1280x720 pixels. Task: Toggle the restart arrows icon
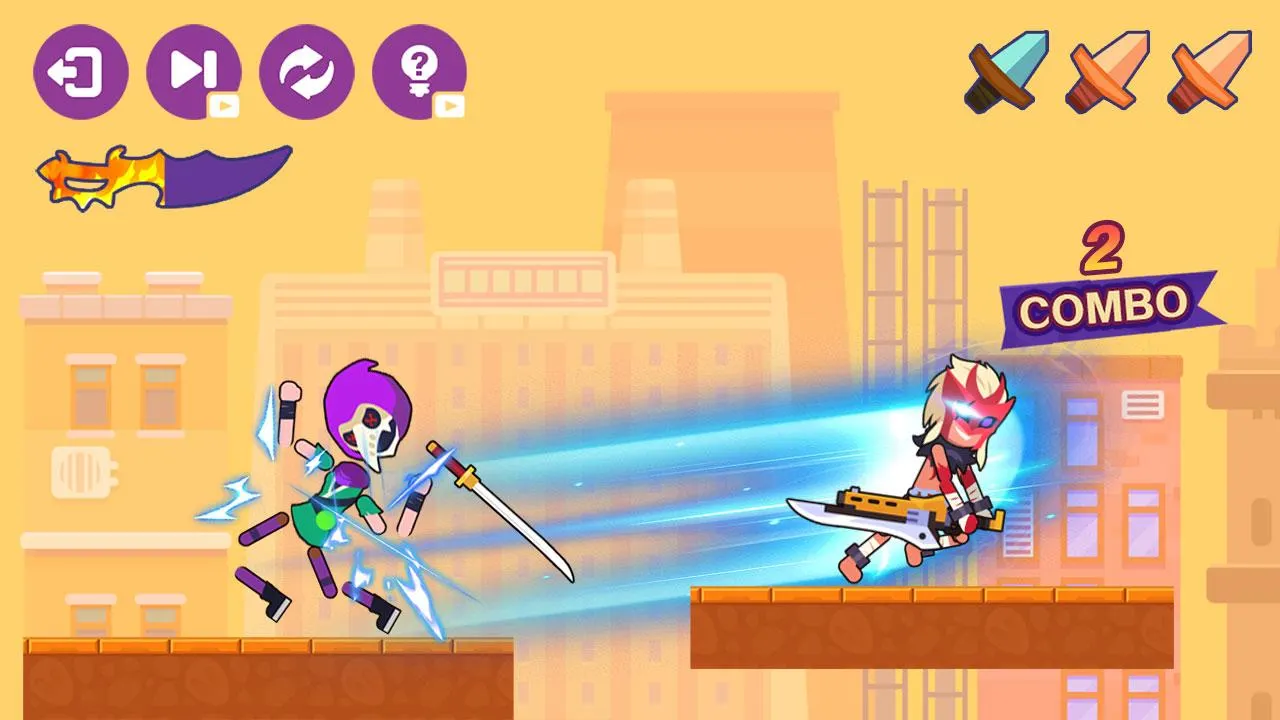[308, 70]
